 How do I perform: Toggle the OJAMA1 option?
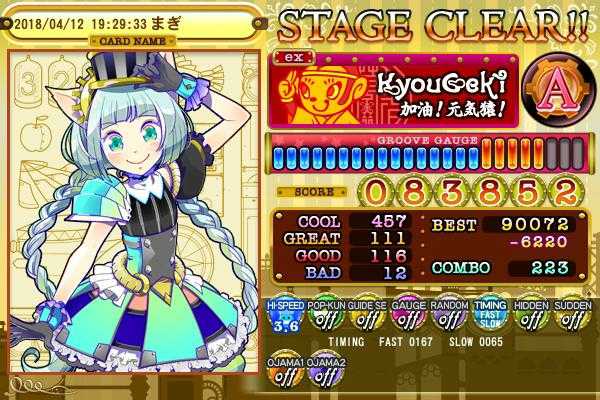(x=283, y=371)
